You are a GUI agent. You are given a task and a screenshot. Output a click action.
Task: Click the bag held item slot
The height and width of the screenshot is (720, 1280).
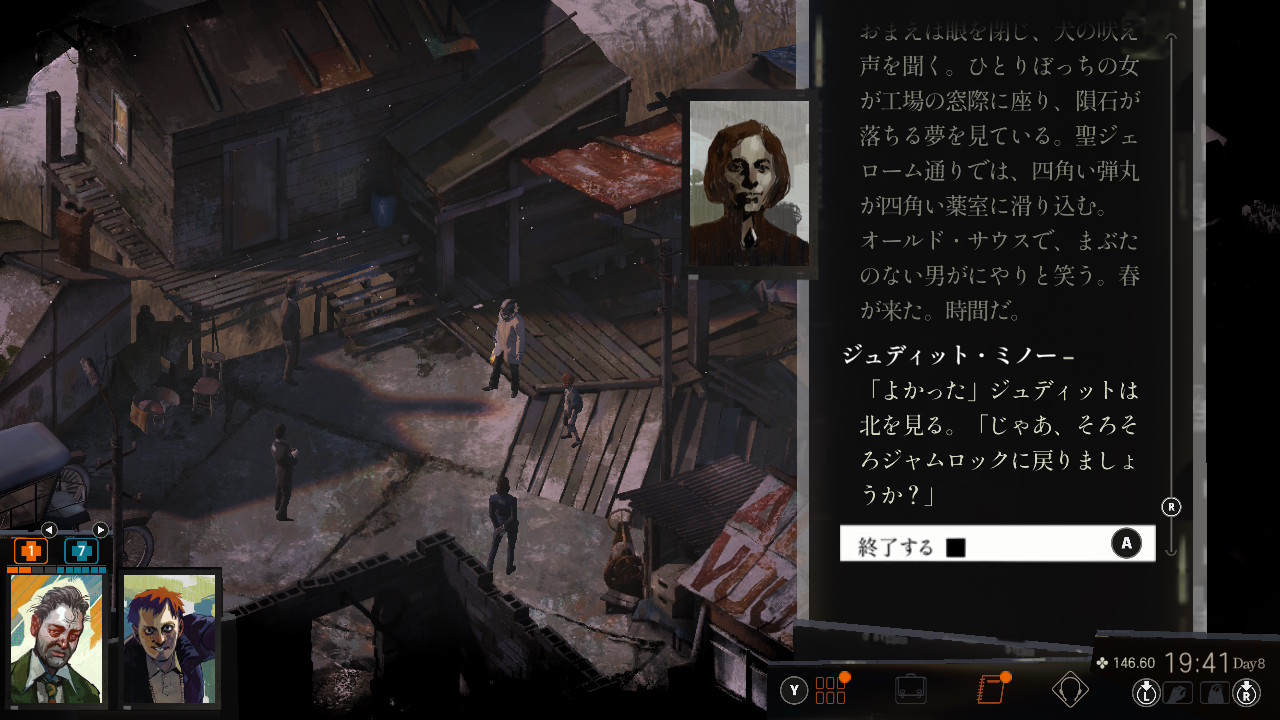point(1215,692)
